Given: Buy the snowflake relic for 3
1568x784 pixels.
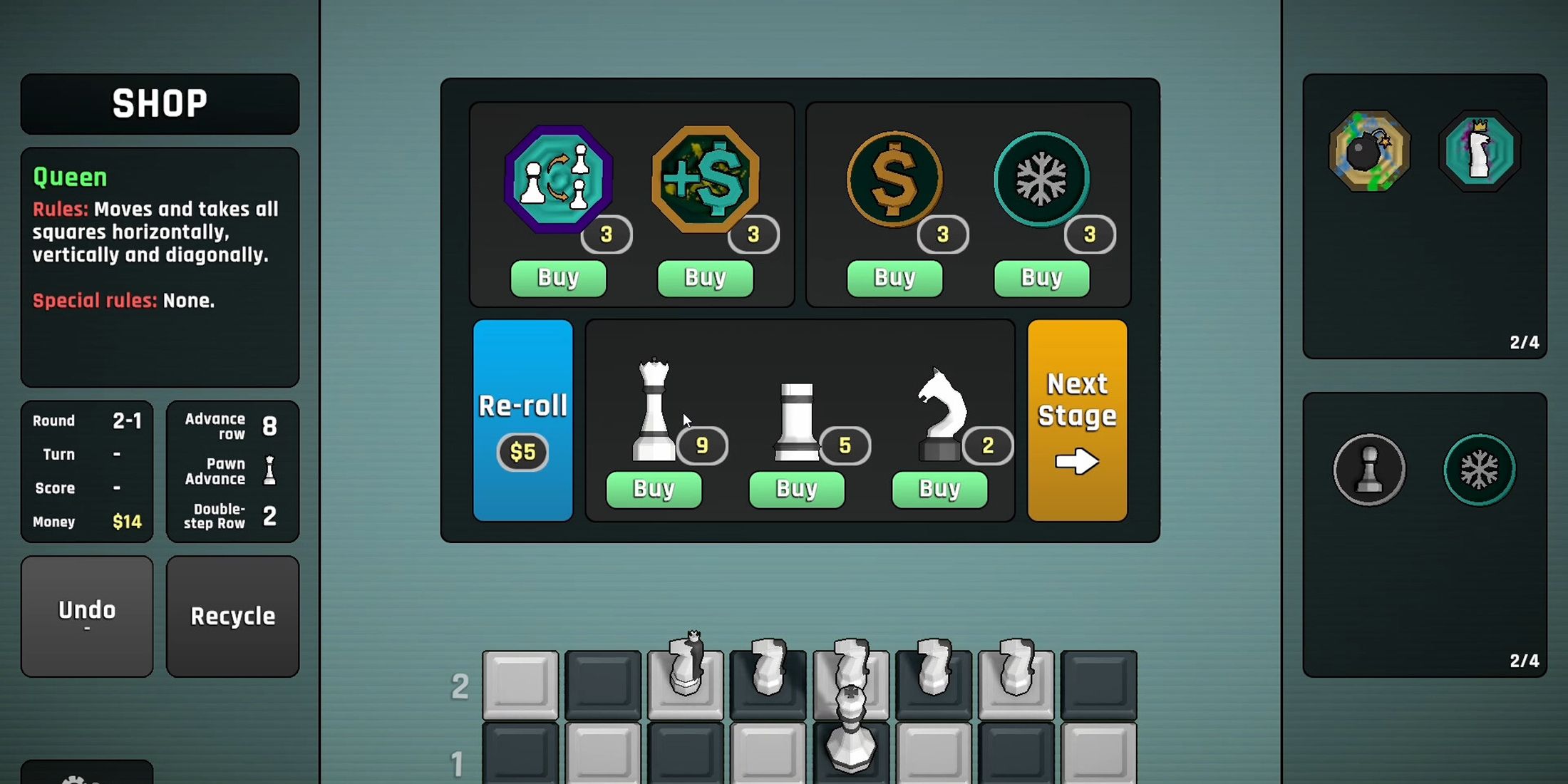Looking at the screenshot, I should point(1041,277).
